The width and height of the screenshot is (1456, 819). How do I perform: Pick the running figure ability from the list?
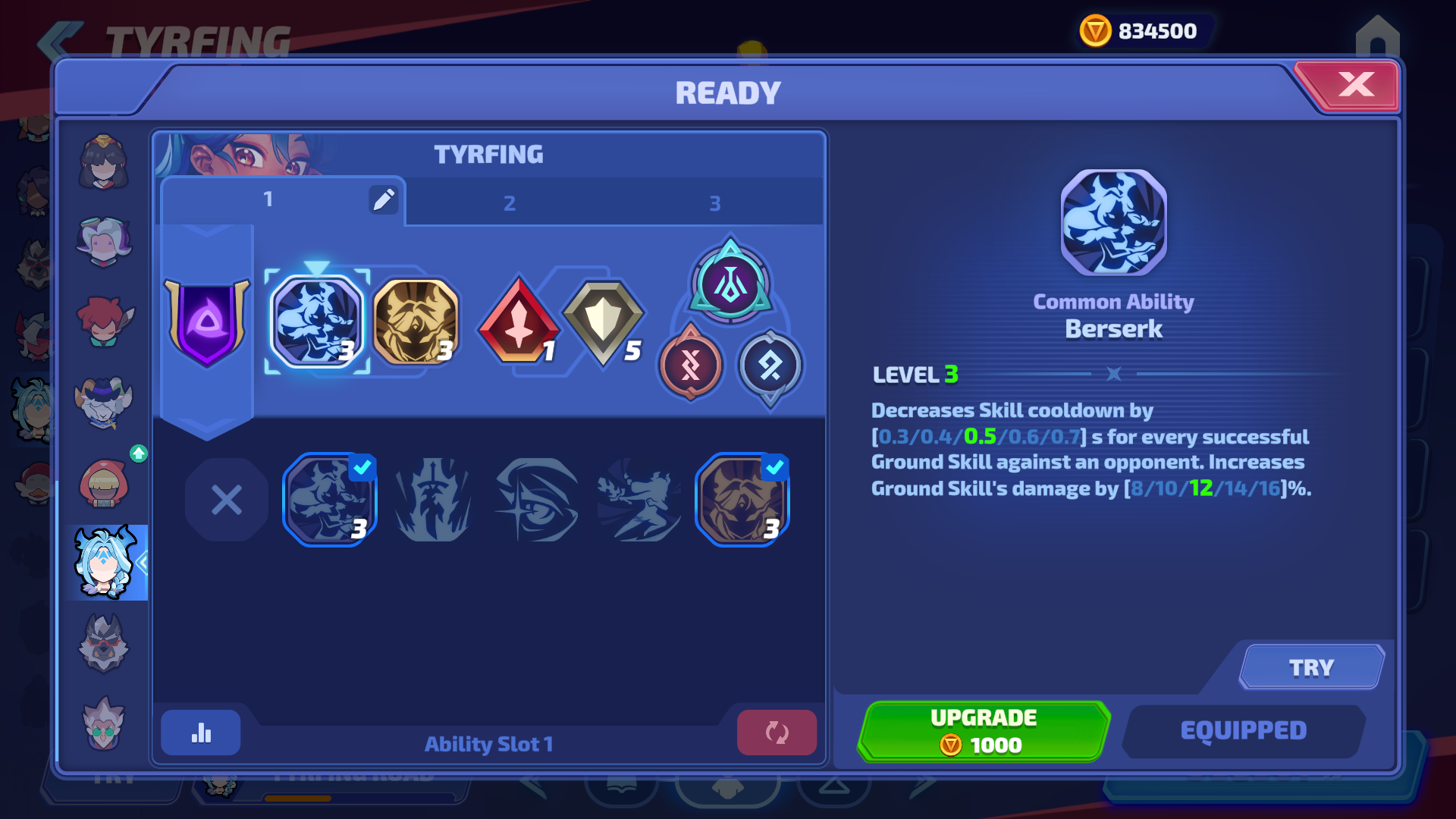pos(639,500)
